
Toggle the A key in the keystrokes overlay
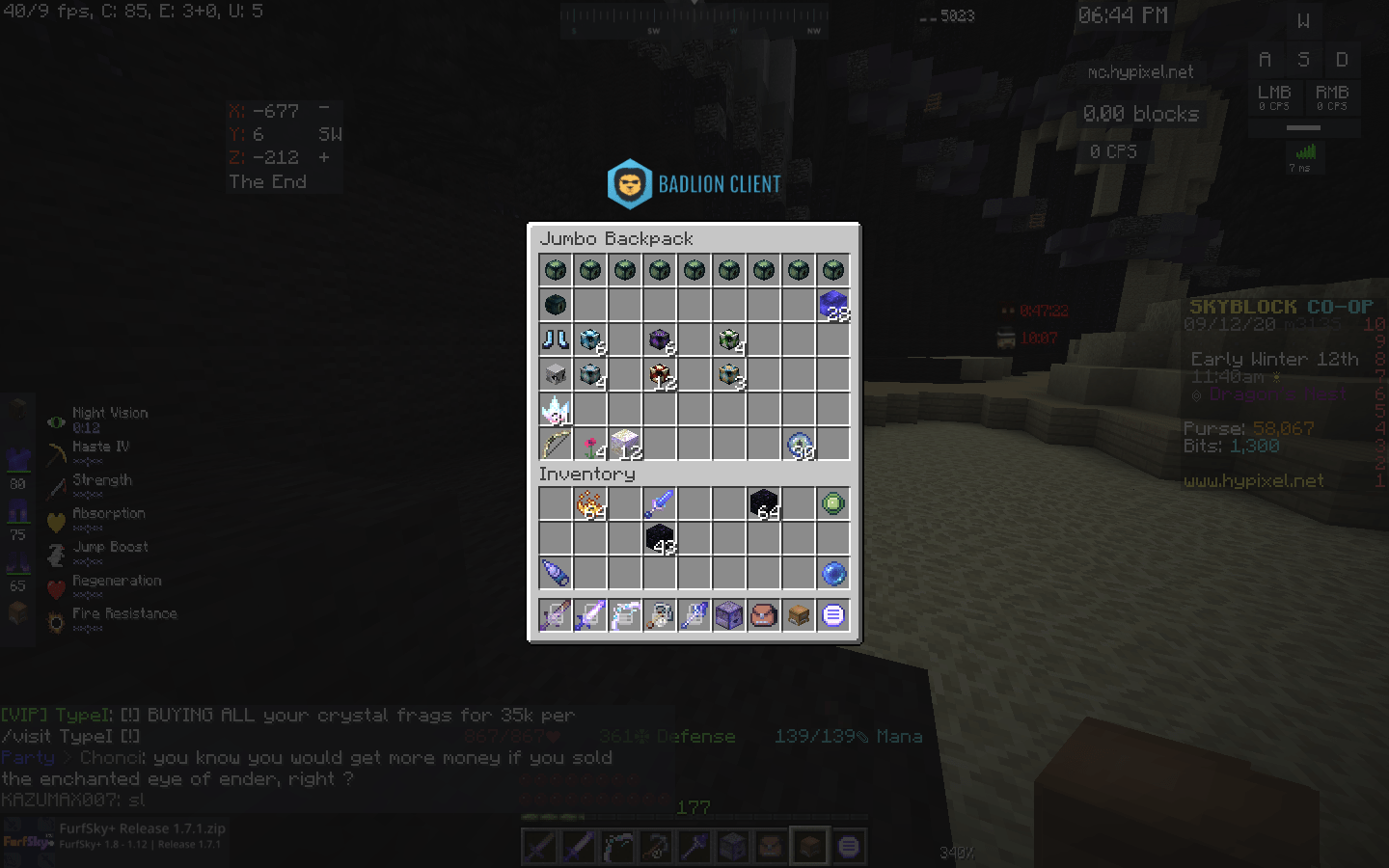[x=1266, y=59]
